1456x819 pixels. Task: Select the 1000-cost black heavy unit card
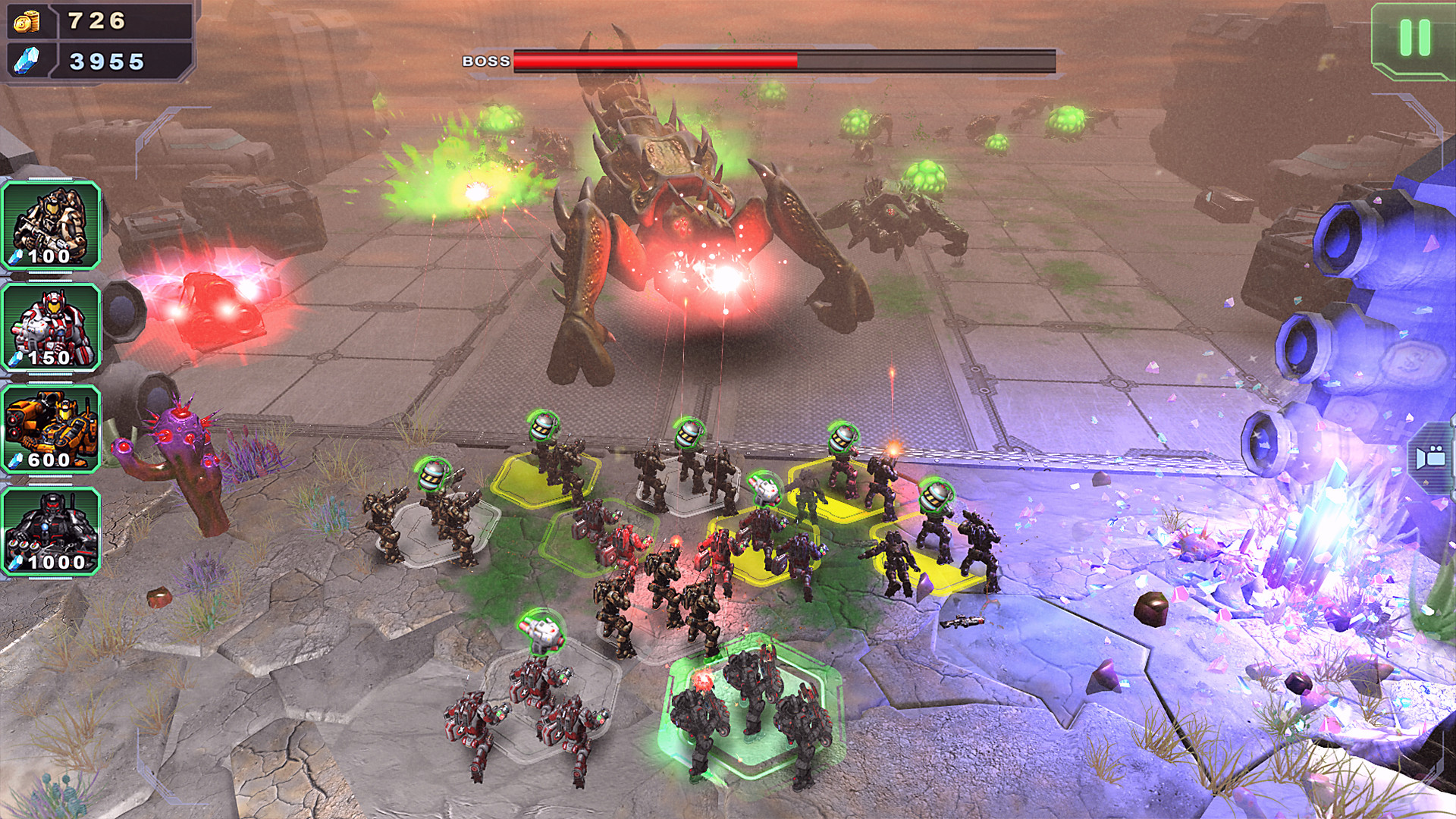pos(51,532)
